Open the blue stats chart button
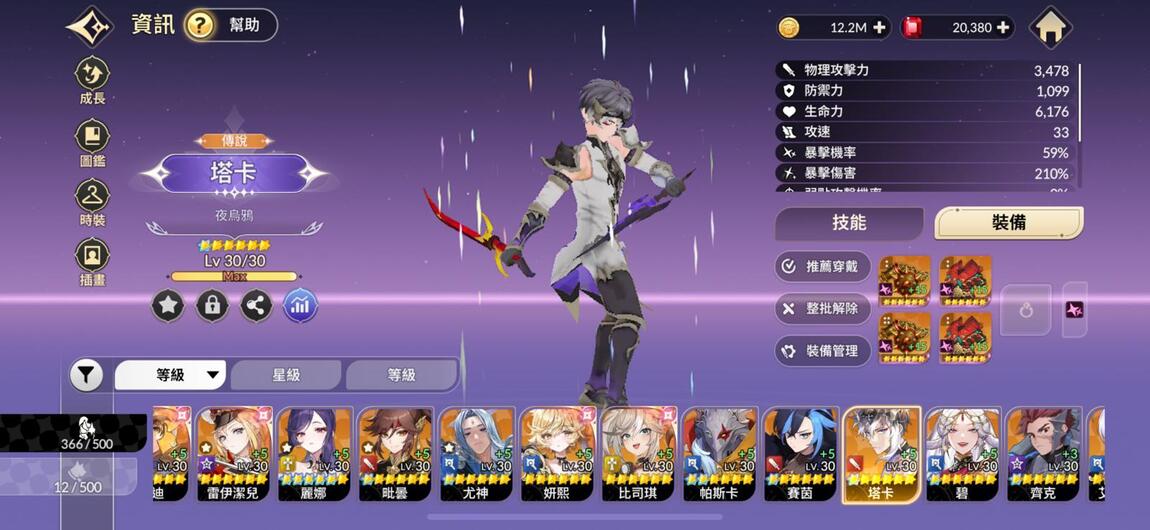The image size is (1150, 530). tap(300, 306)
